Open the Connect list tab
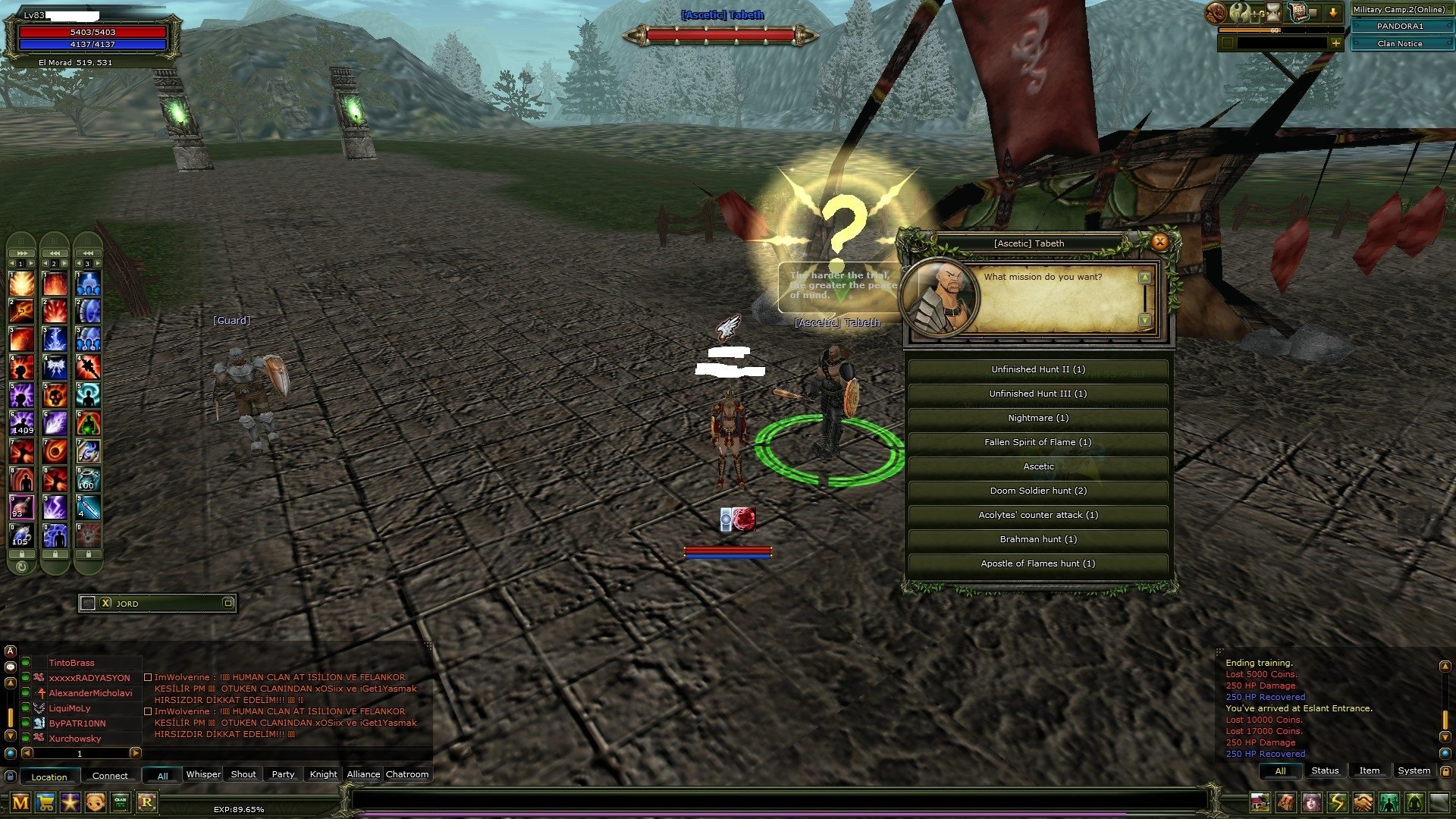1456x819 pixels. tap(110, 776)
